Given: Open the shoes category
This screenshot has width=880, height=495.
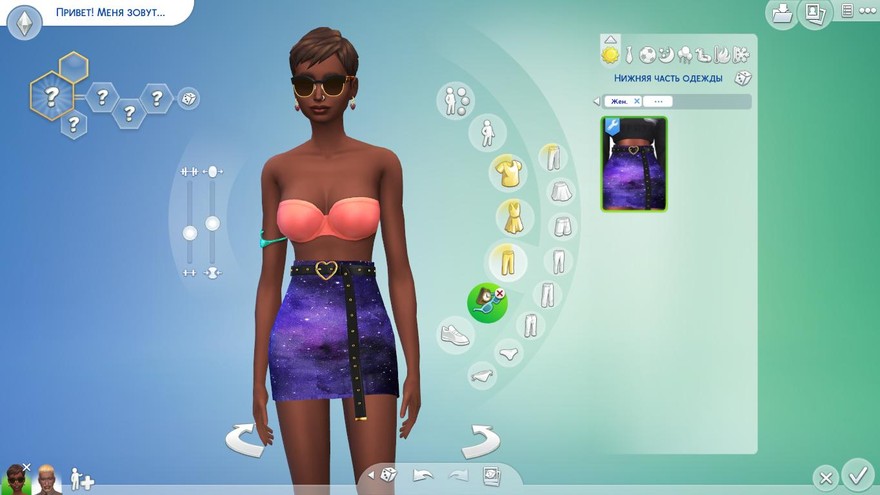Looking at the screenshot, I should click(x=455, y=335).
